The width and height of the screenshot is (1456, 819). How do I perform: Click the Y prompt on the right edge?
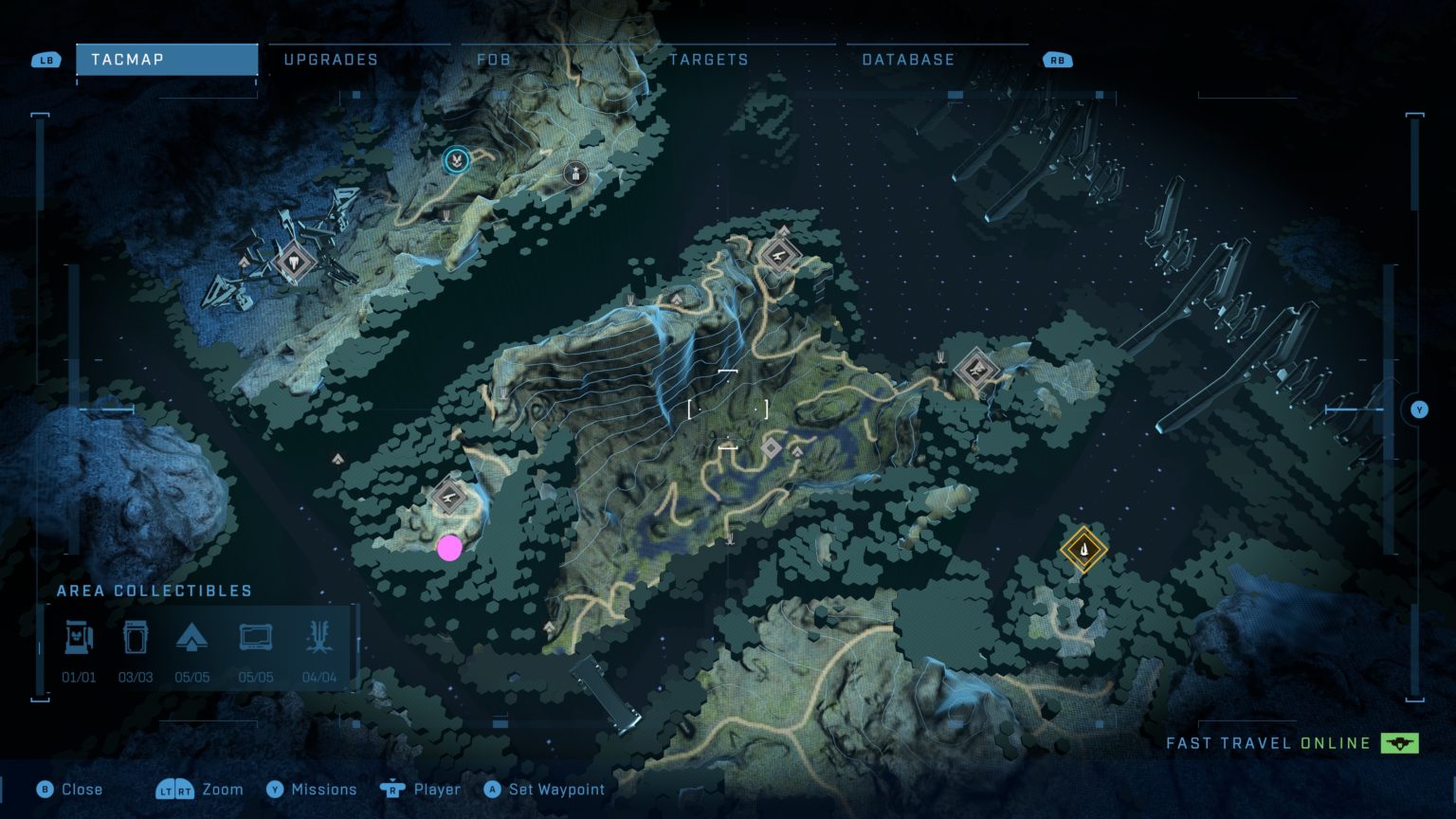pyautogui.click(x=1419, y=409)
